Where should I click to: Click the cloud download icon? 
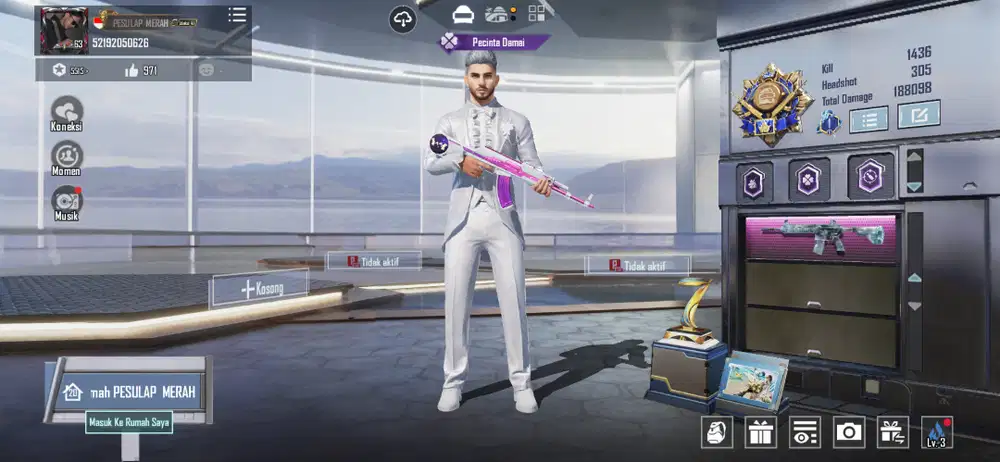click(403, 19)
